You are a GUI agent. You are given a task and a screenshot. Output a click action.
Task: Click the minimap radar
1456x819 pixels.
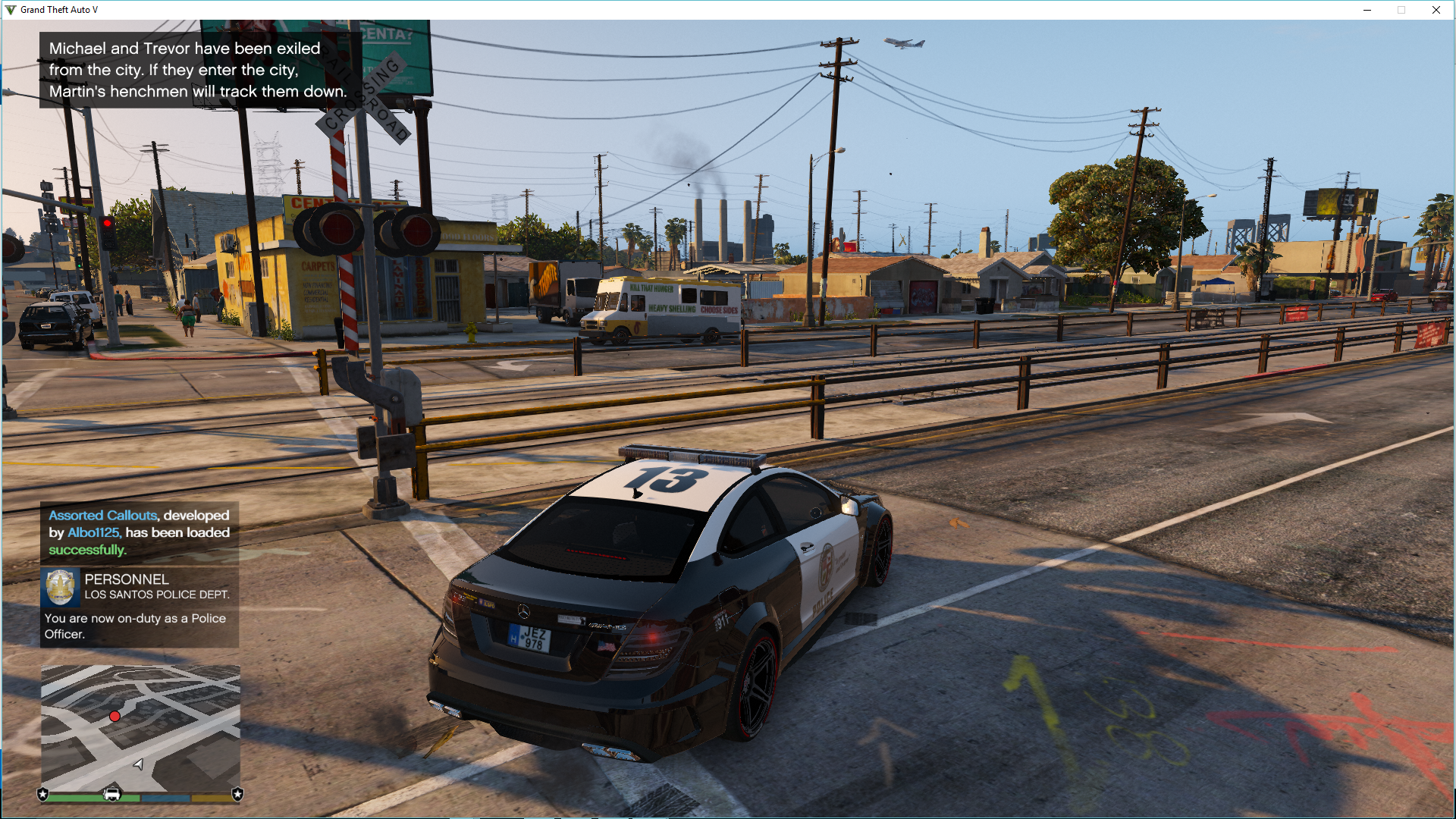tap(140, 728)
